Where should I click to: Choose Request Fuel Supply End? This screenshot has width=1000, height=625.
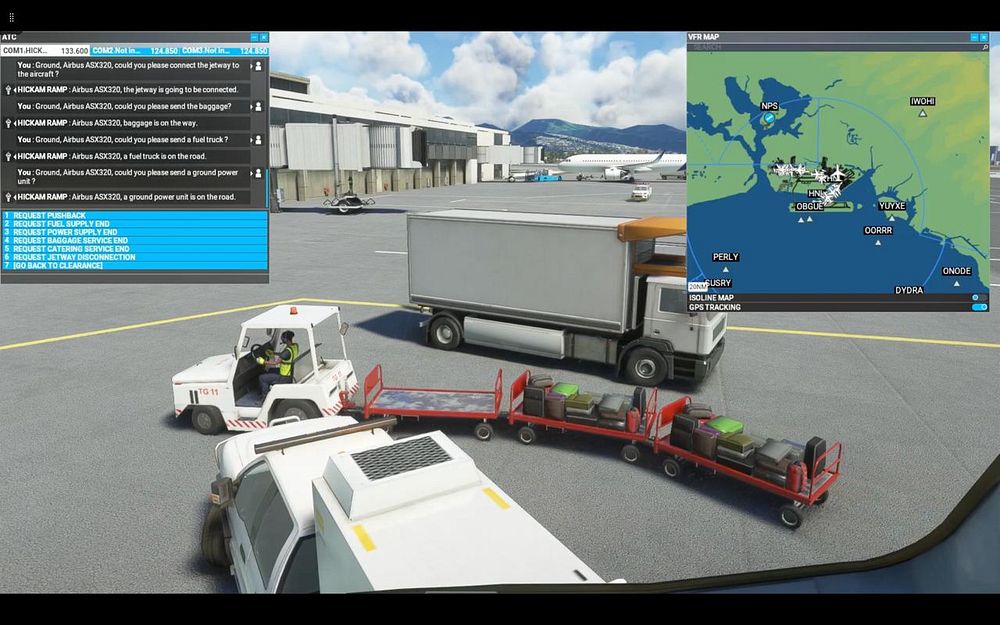(x=60, y=224)
